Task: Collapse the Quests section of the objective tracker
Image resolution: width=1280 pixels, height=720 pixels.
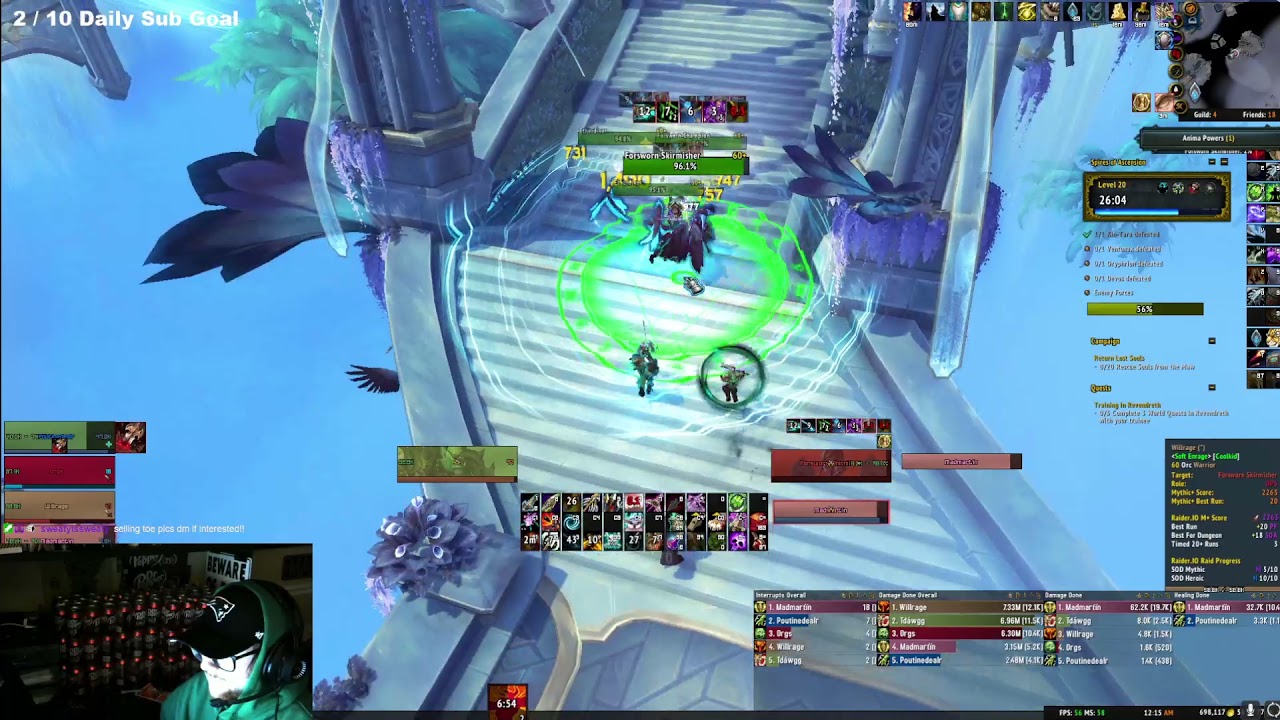Action: [1212, 386]
